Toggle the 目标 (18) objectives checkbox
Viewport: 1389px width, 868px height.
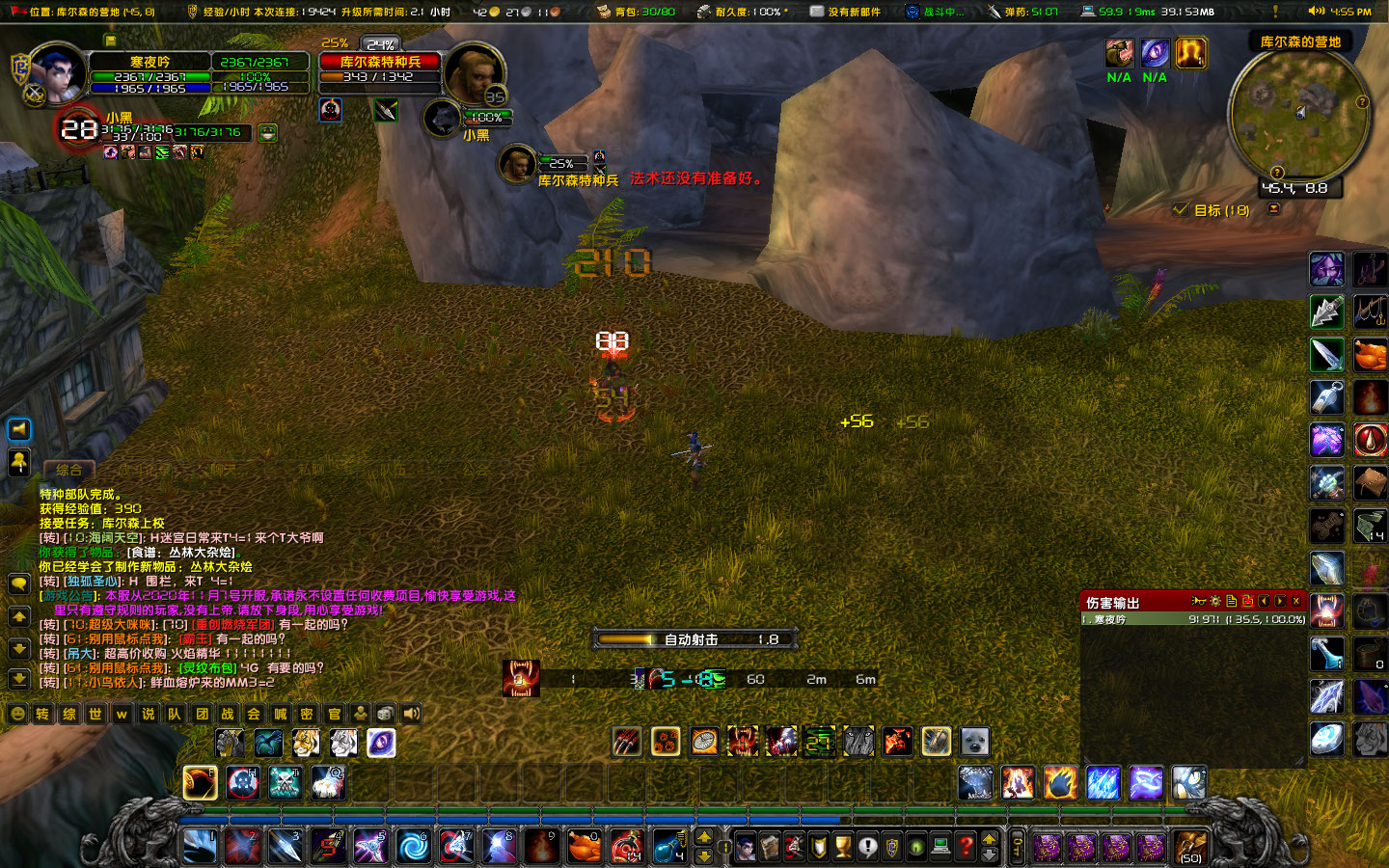(x=1181, y=209)
